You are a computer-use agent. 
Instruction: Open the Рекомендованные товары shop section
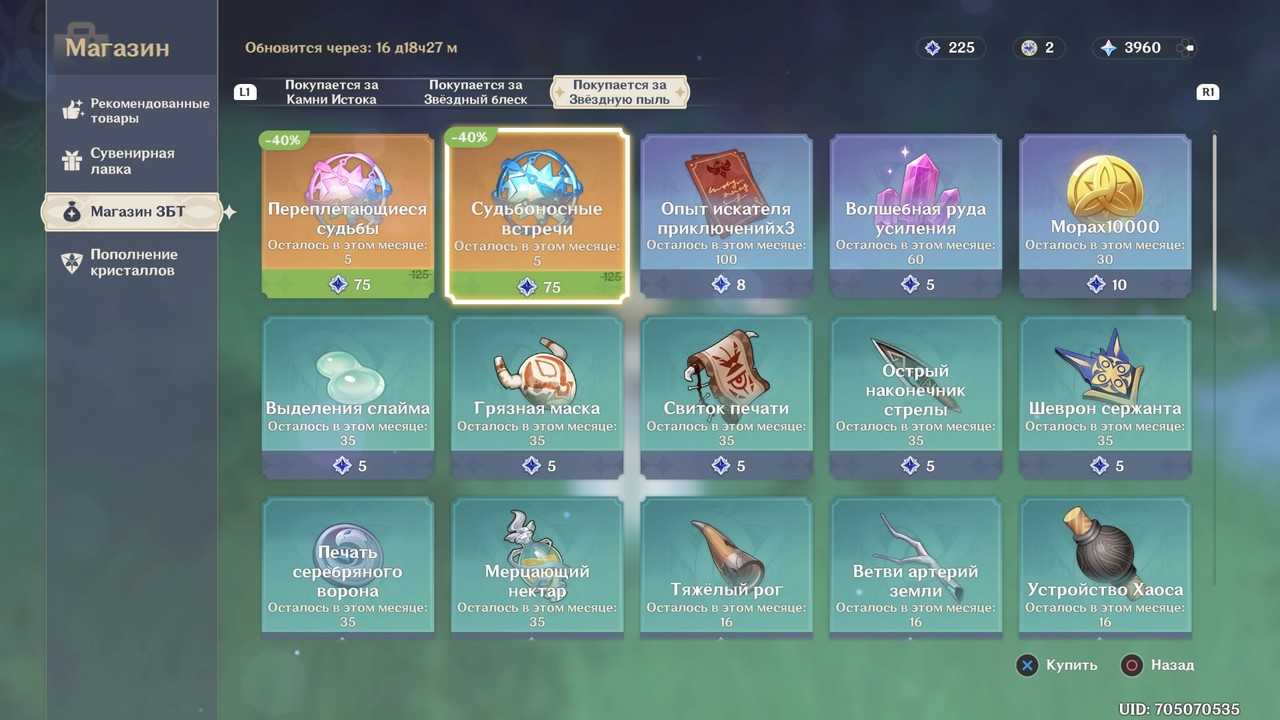(135, 111)
